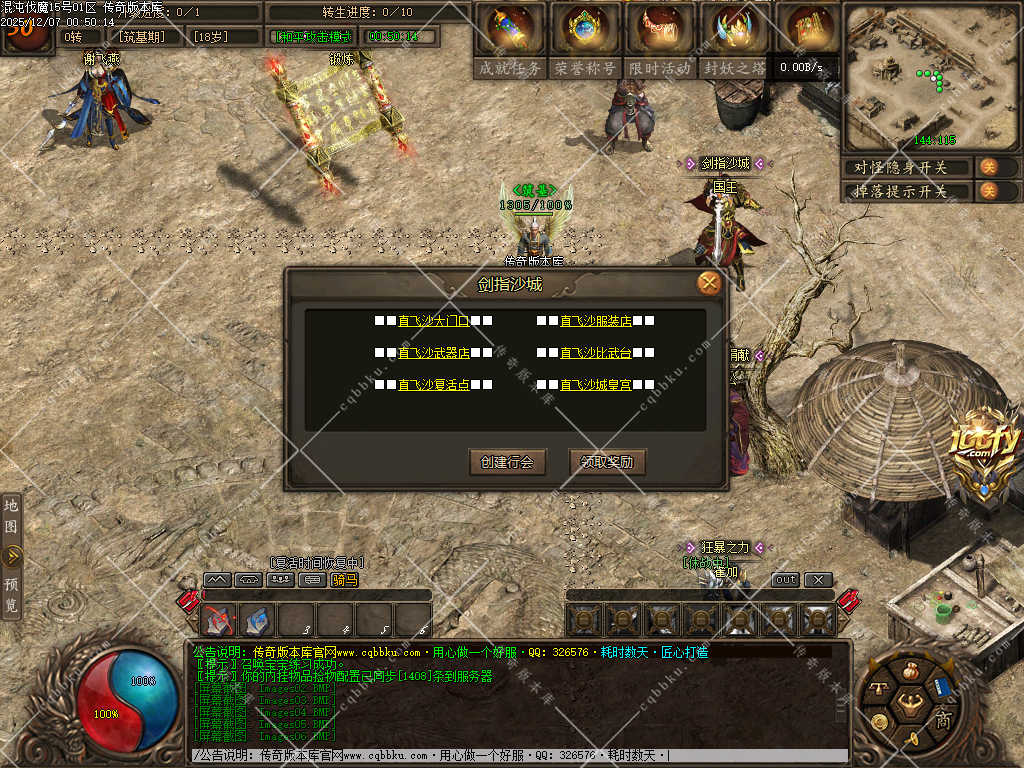
Task: Choose the 直飞沙复活点 link
Action: pyautogui.click(x=433, y=384)
